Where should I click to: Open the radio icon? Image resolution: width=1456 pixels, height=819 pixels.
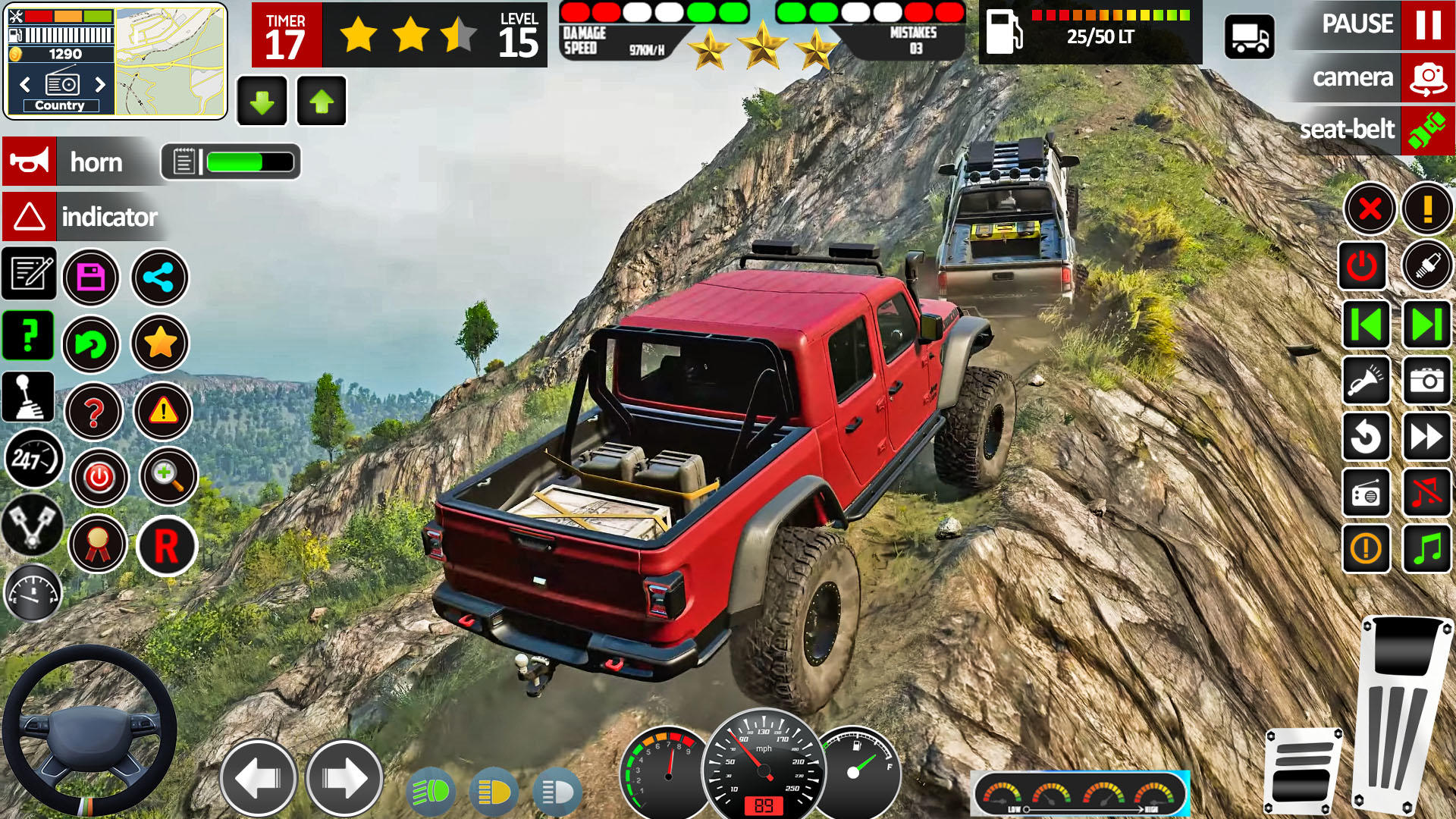tap(1366, 493)
